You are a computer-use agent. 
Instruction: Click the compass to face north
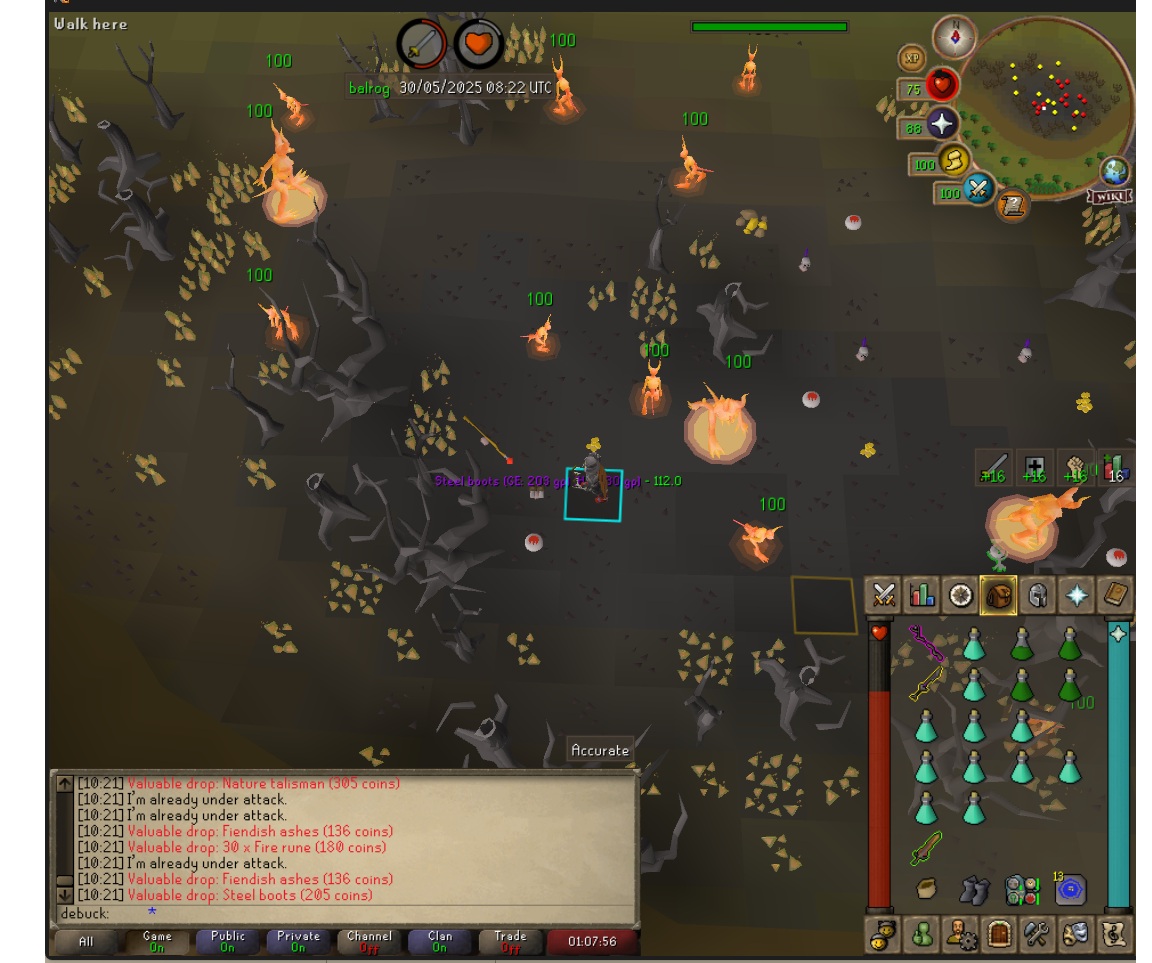point(954,37)
